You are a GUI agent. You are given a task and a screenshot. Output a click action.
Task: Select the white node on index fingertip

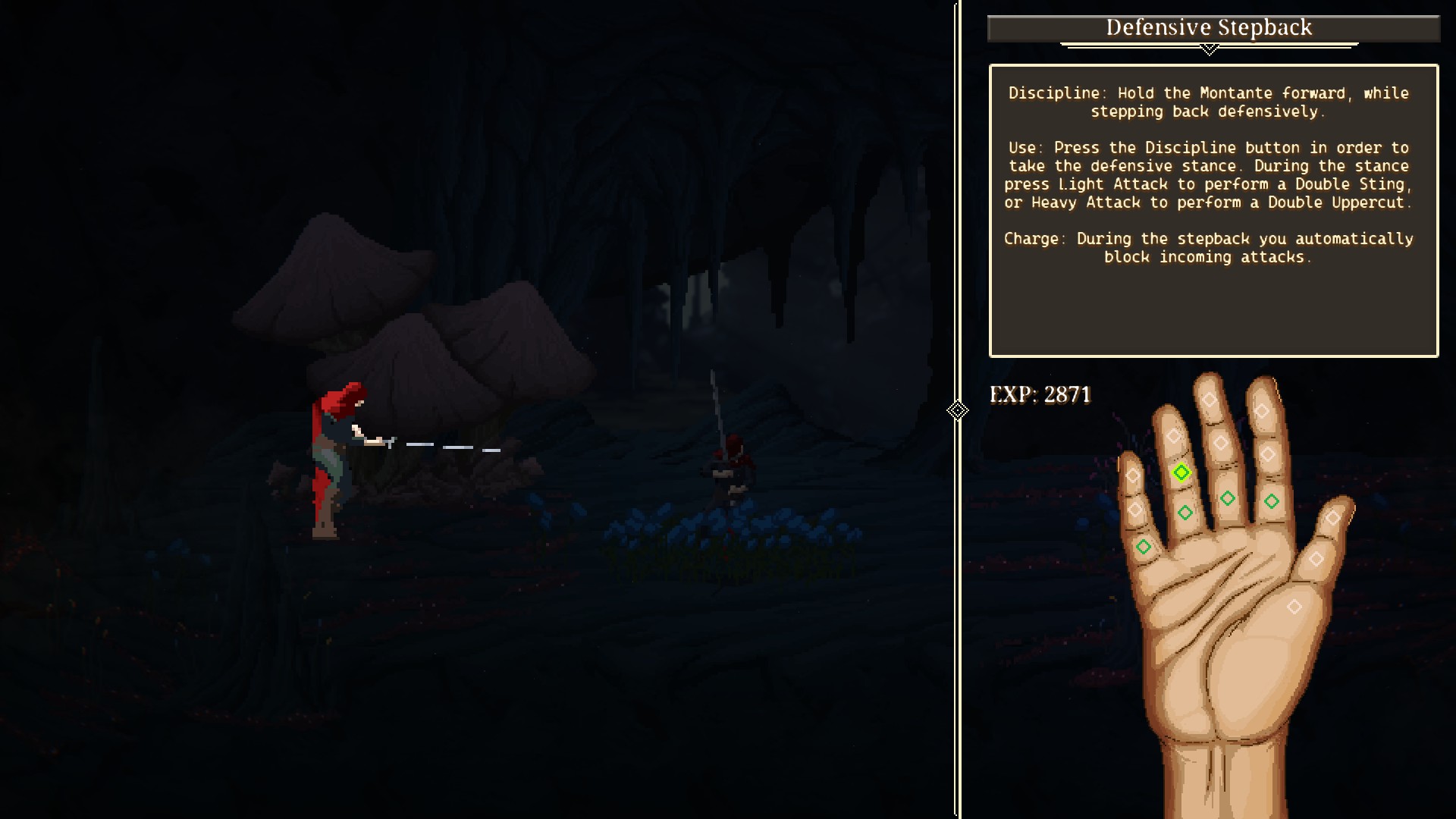coord(1262,411)
